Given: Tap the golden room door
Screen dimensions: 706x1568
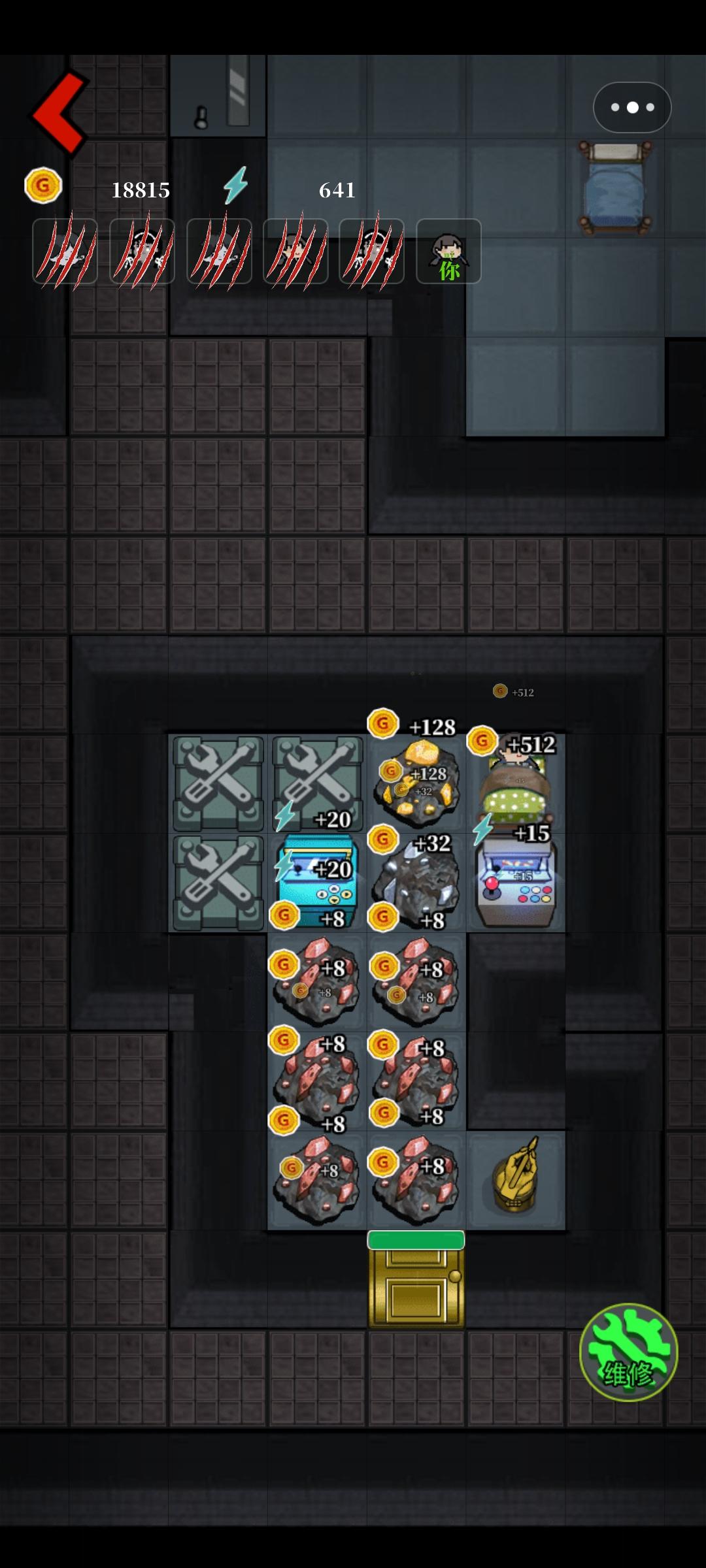Looking at the screenshot, I should [x=416, y=1284].
